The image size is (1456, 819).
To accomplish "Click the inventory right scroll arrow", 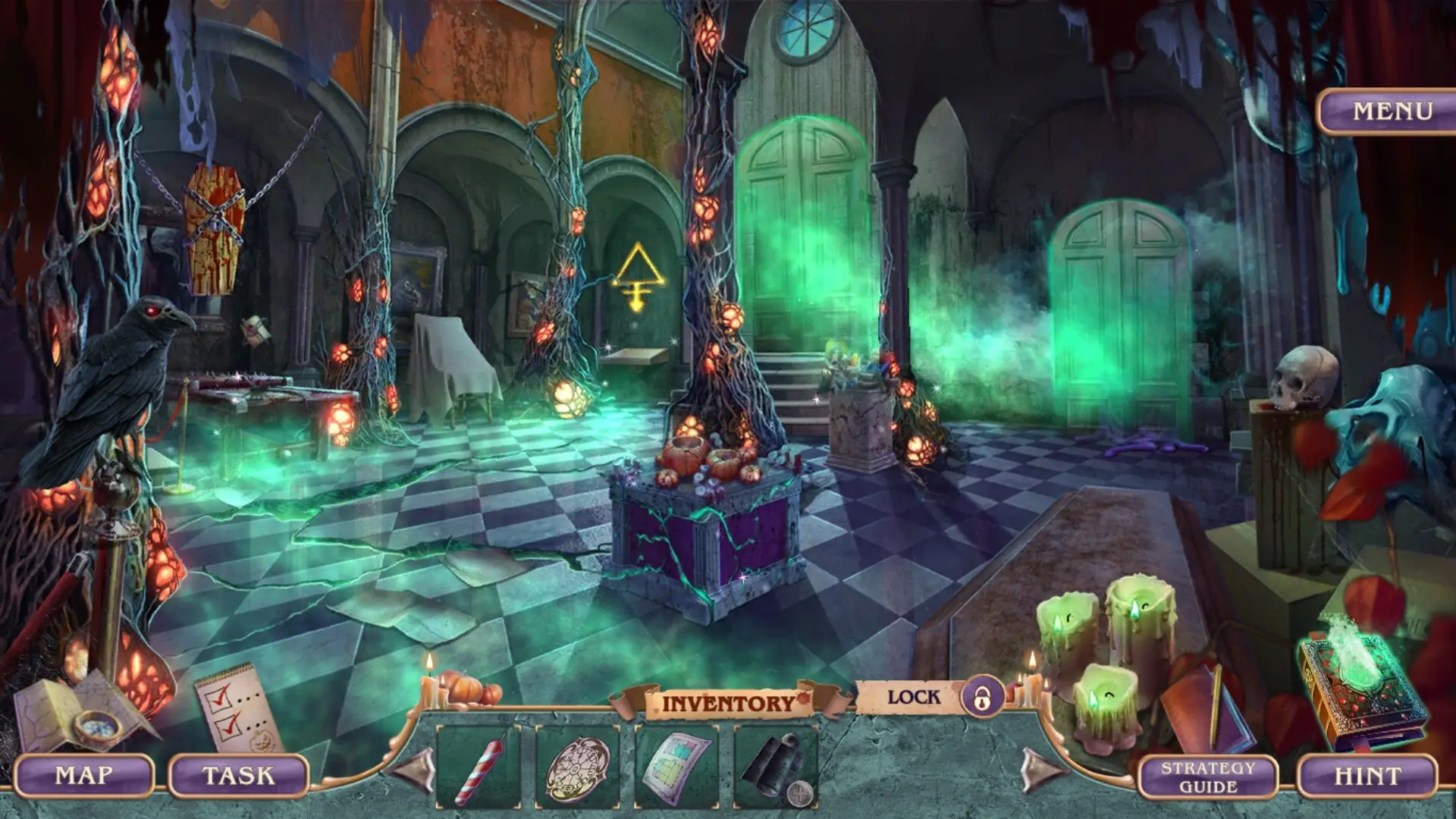I will click(x=1042, y=769).
